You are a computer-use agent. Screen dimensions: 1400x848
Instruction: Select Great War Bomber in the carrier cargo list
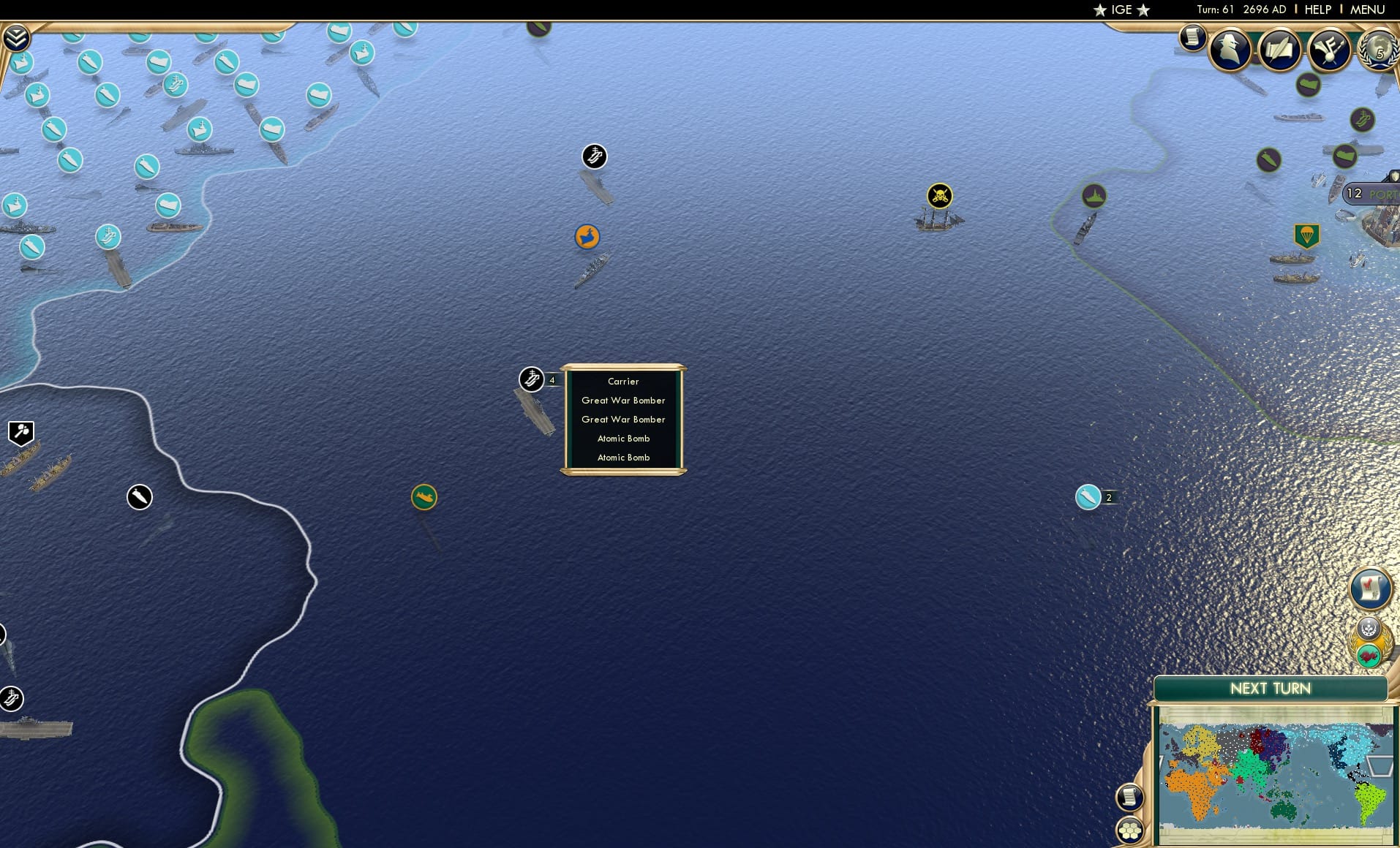[622, 401]
